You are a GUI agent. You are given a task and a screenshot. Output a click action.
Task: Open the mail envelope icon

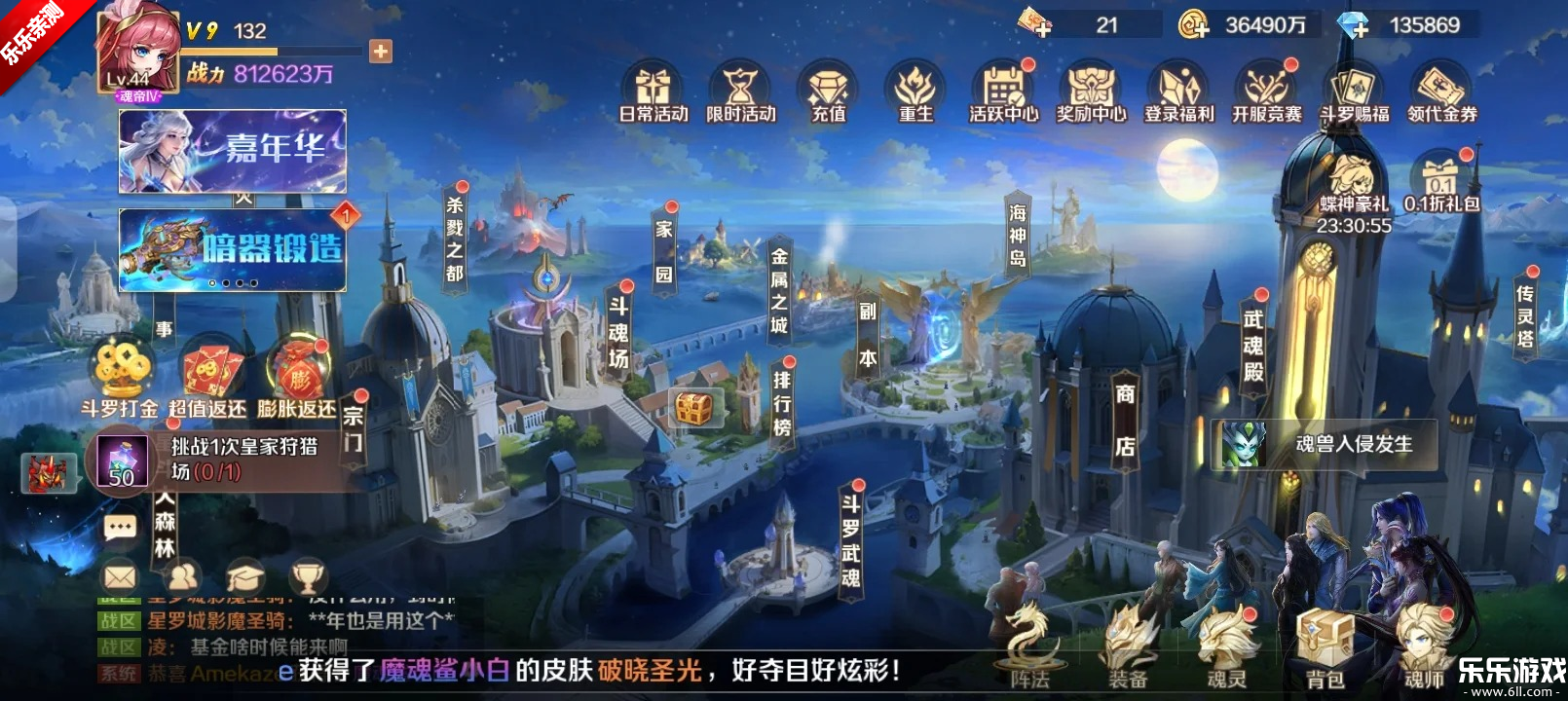[x=120, y=578]
